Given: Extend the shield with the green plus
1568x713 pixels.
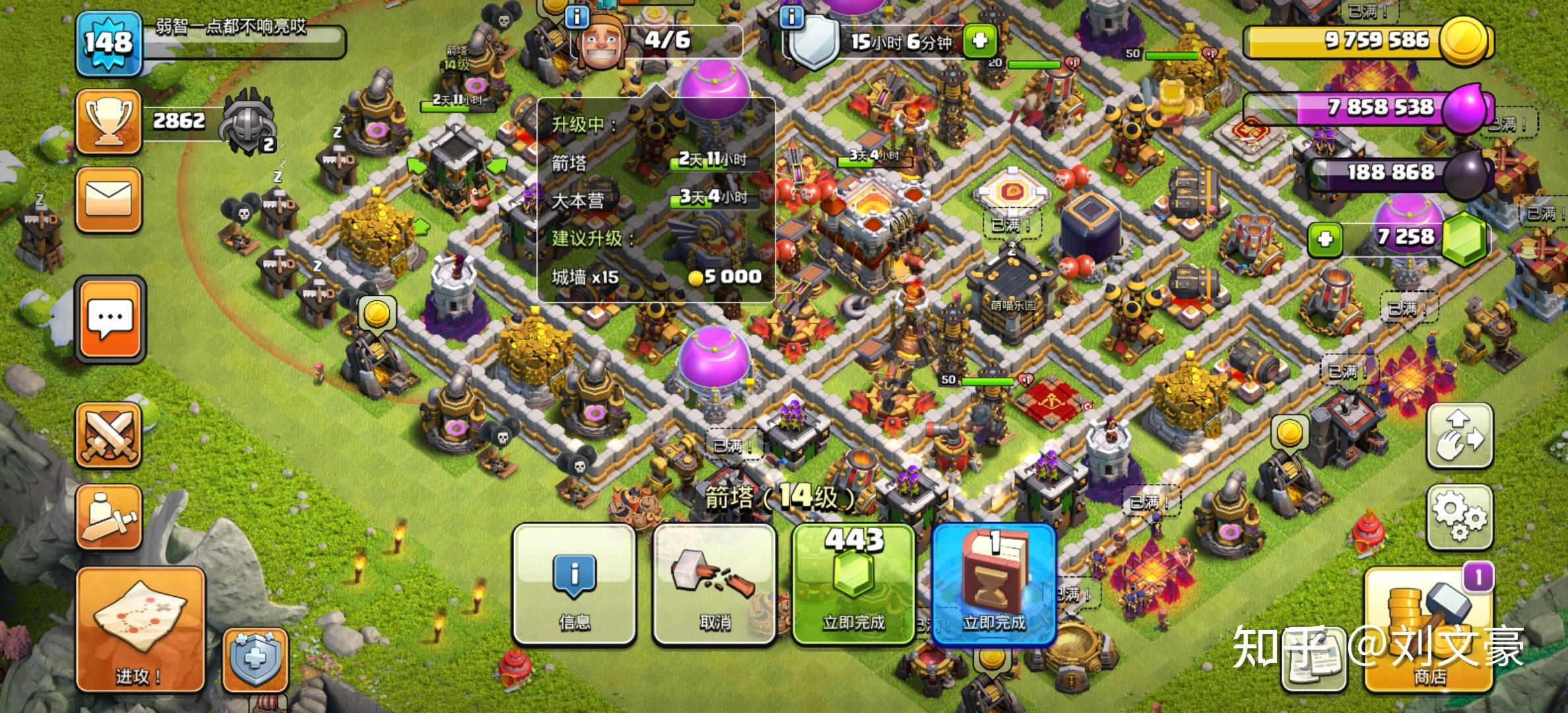Looking at the screenshot, I should [979, 41].
